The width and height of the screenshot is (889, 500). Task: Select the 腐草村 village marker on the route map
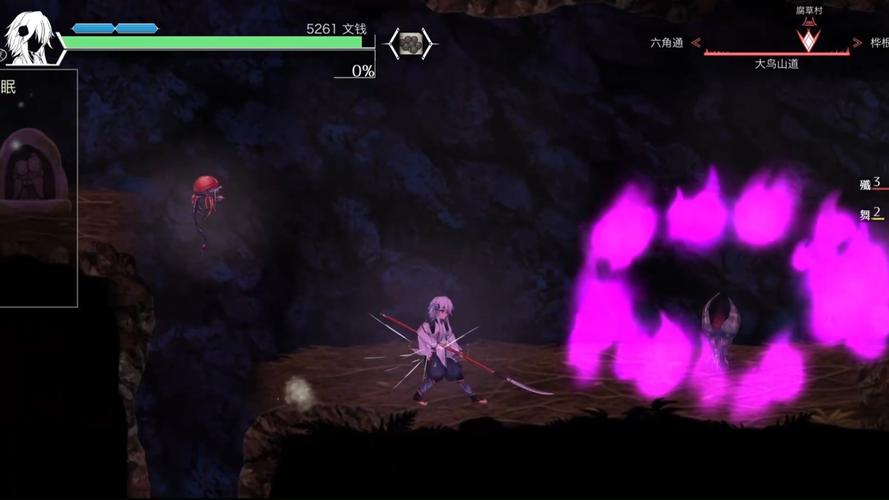click(x=806, y=36)
